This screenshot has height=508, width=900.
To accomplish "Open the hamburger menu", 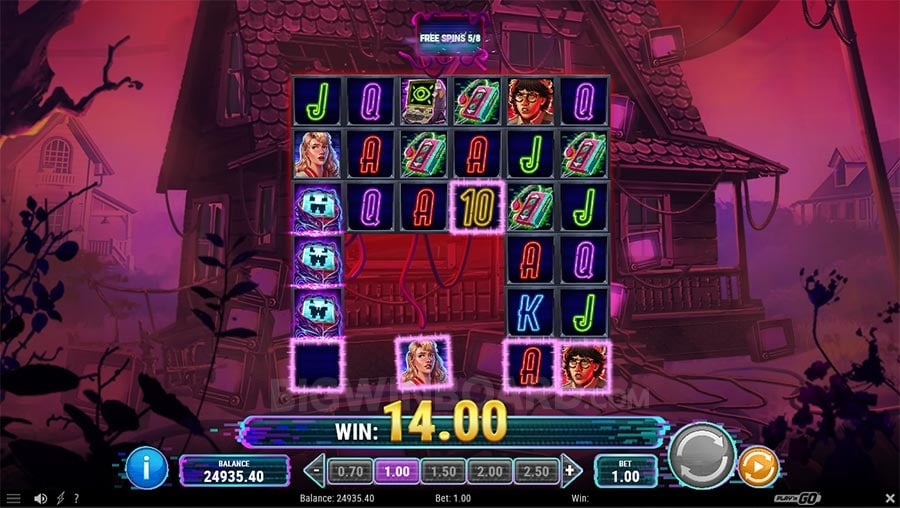I will pyautogui.click(x=13, y=498).
